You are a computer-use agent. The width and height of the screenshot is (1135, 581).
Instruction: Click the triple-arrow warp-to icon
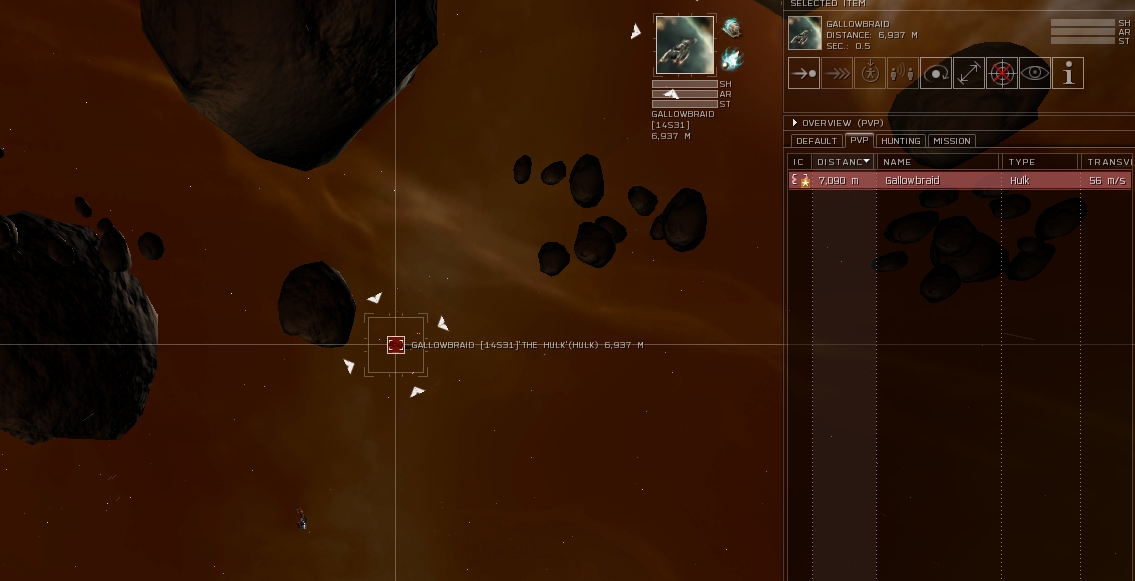[x=837, y=73]
